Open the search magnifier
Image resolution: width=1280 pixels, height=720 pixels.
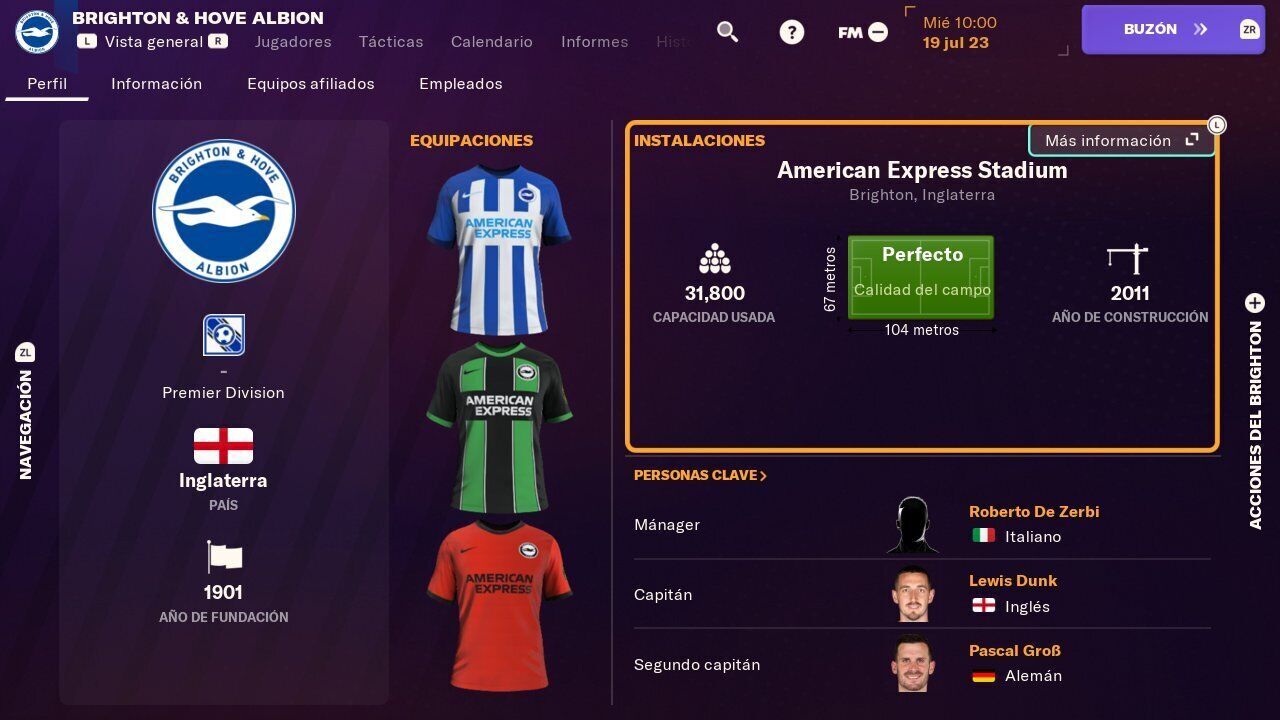click(x=727, y=31)
